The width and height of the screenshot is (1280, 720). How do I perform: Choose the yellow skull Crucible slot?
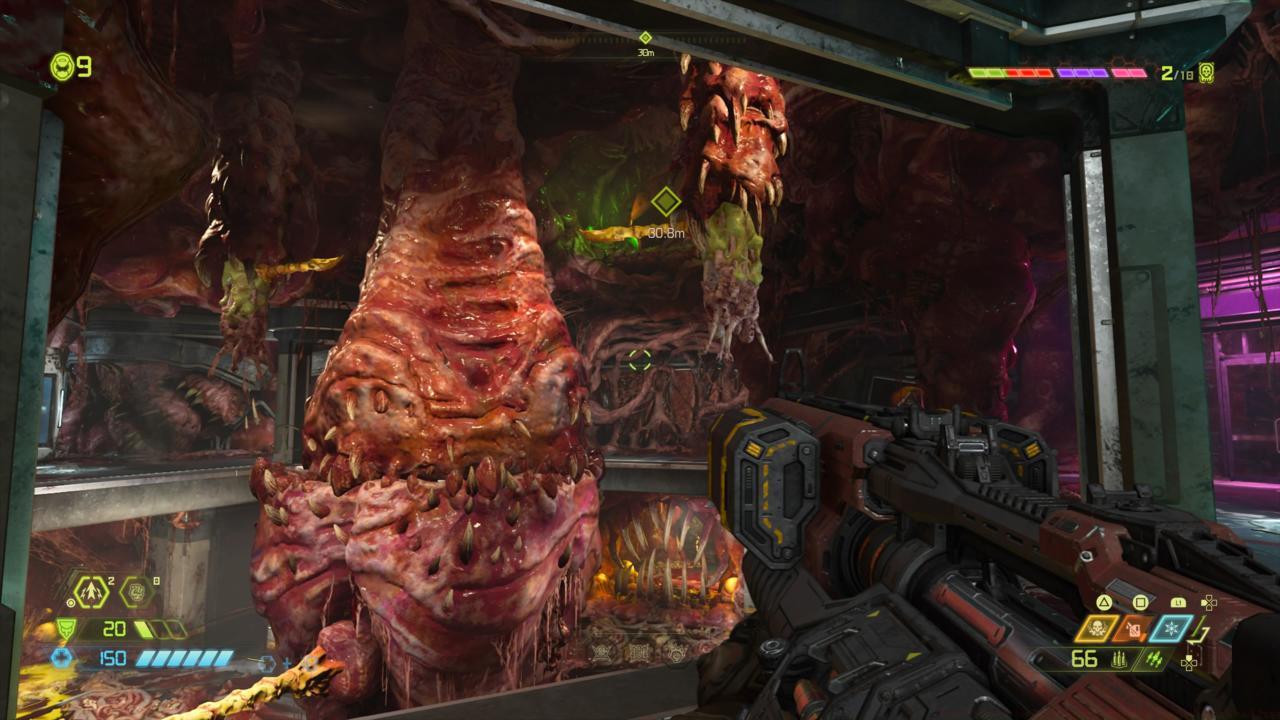pyautogui.click(x=1097, y=629)
